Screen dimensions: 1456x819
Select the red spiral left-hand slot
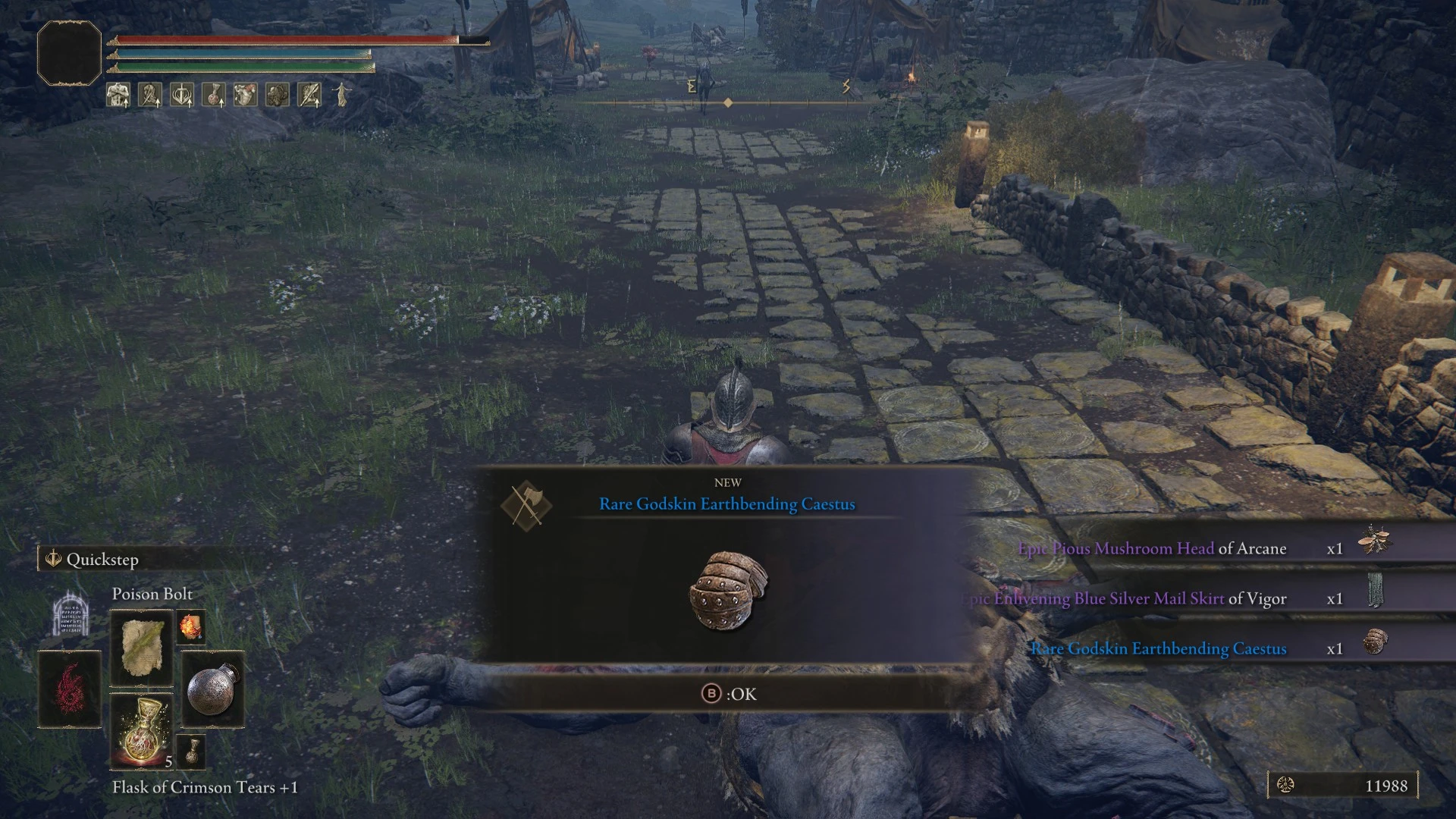pos(70,689)
